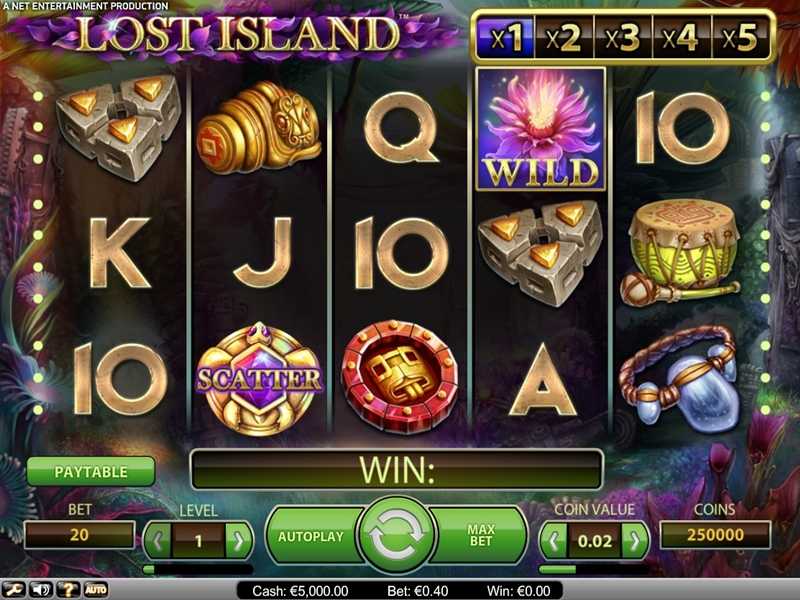Open the Paytable
800x600 pixels.
[91, 471]
